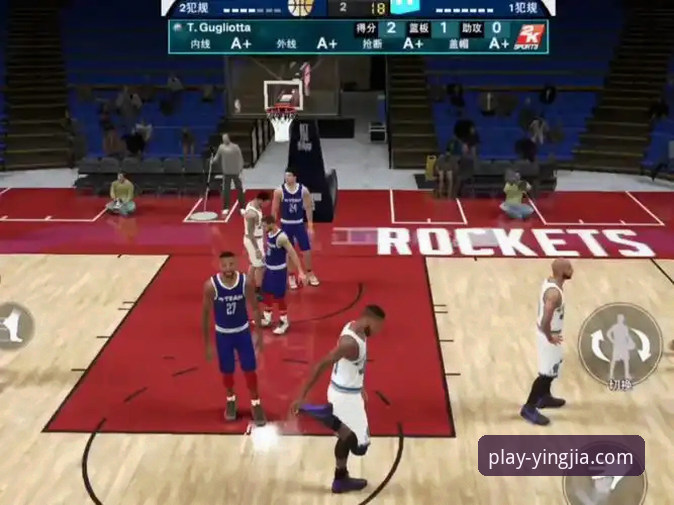The height and width of the screenshot is (505, 674).
Task: Tap the round action button beneath the watermark
Action: 604,488
